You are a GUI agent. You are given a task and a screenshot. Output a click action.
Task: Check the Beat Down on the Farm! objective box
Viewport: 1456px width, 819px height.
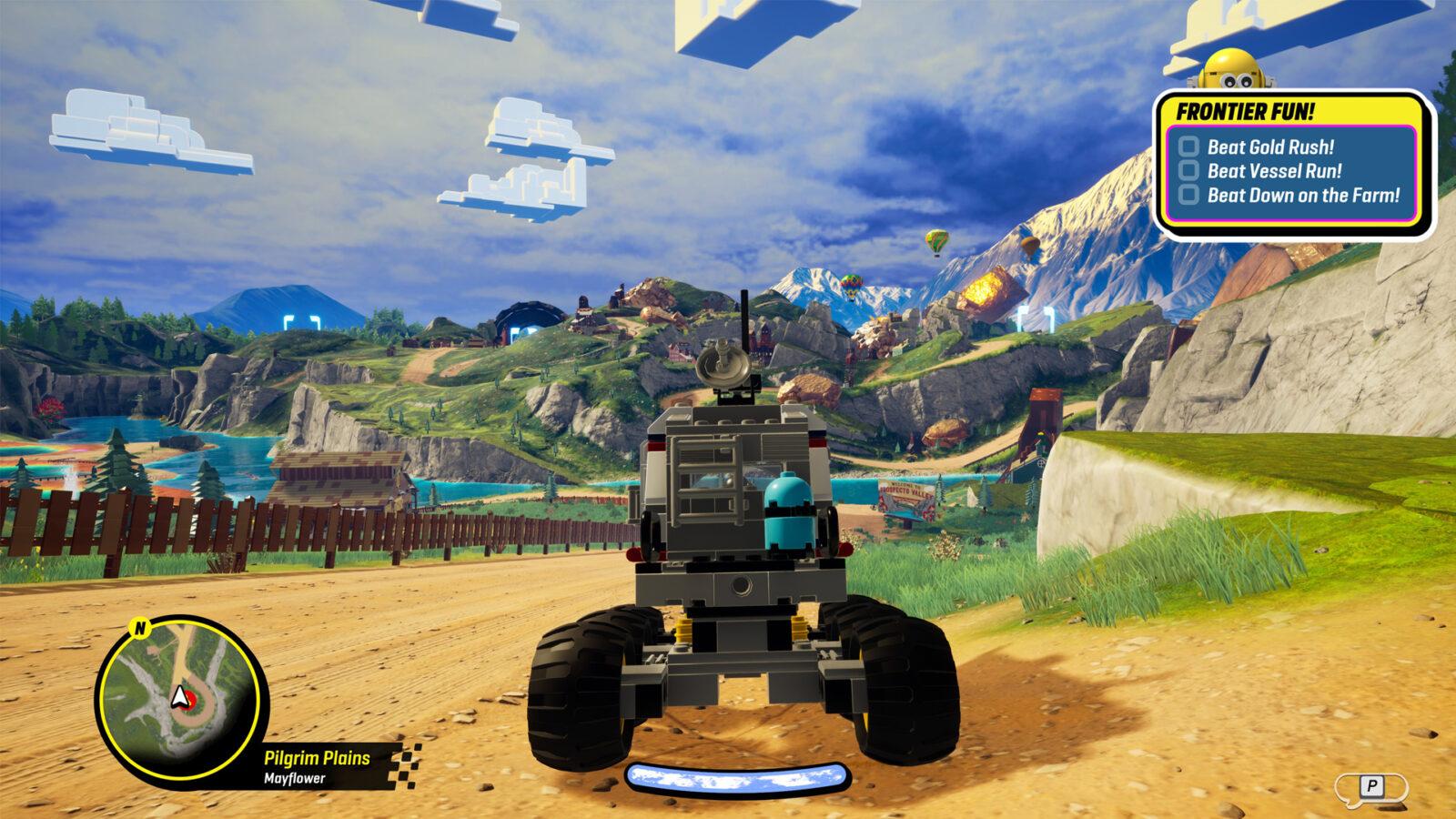click(1189, 194)
